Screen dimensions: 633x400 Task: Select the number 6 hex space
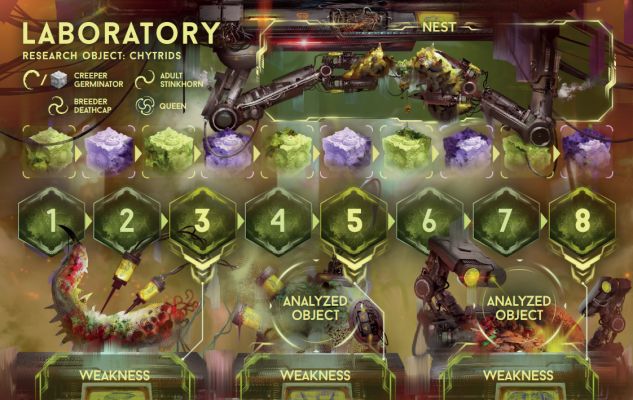click(x=430, y=220)
